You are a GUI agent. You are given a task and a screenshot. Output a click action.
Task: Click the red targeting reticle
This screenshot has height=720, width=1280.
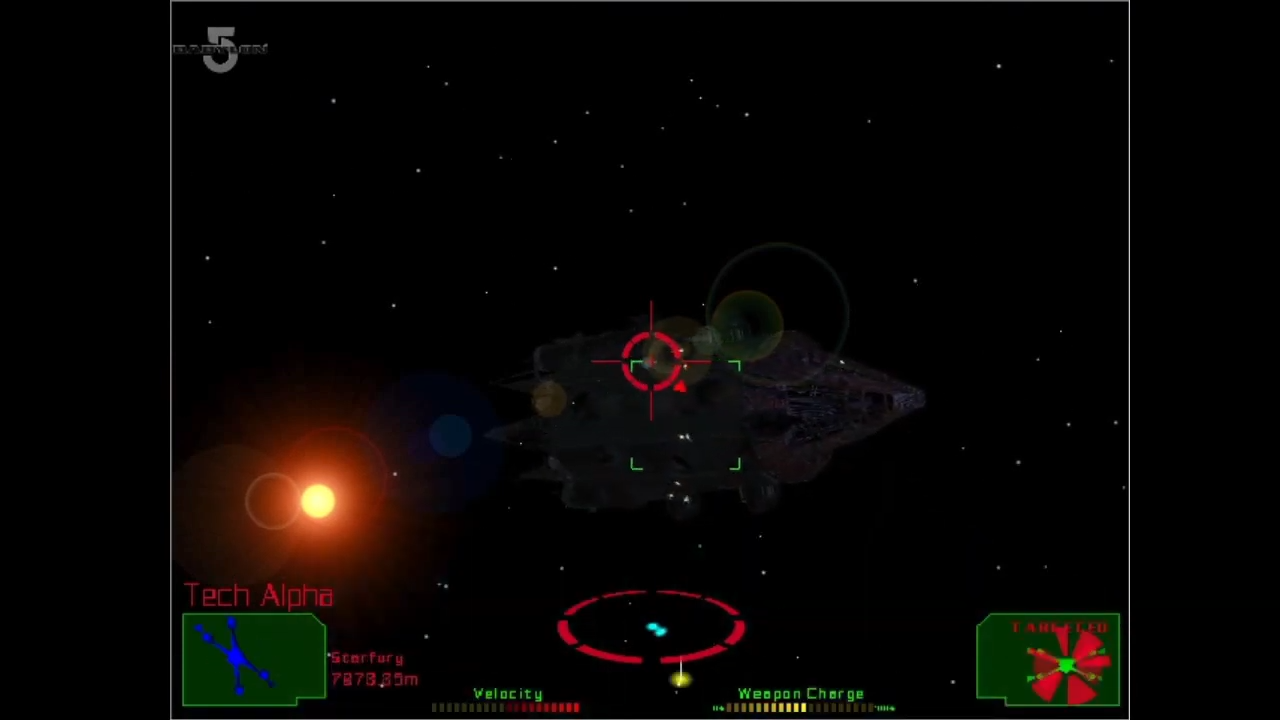click(652, 362)
